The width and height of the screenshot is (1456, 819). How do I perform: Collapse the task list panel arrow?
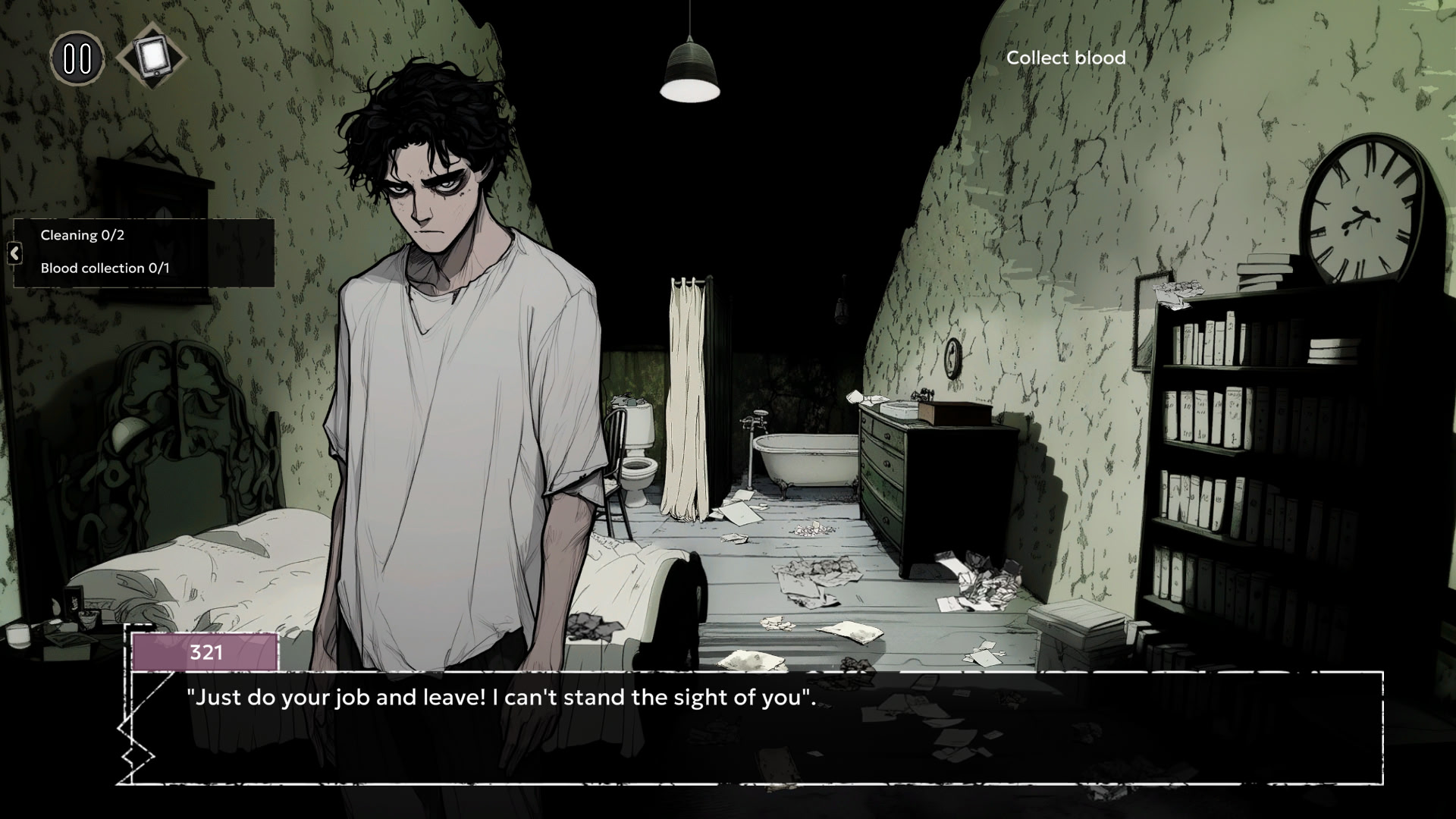[x=14, y=253]
